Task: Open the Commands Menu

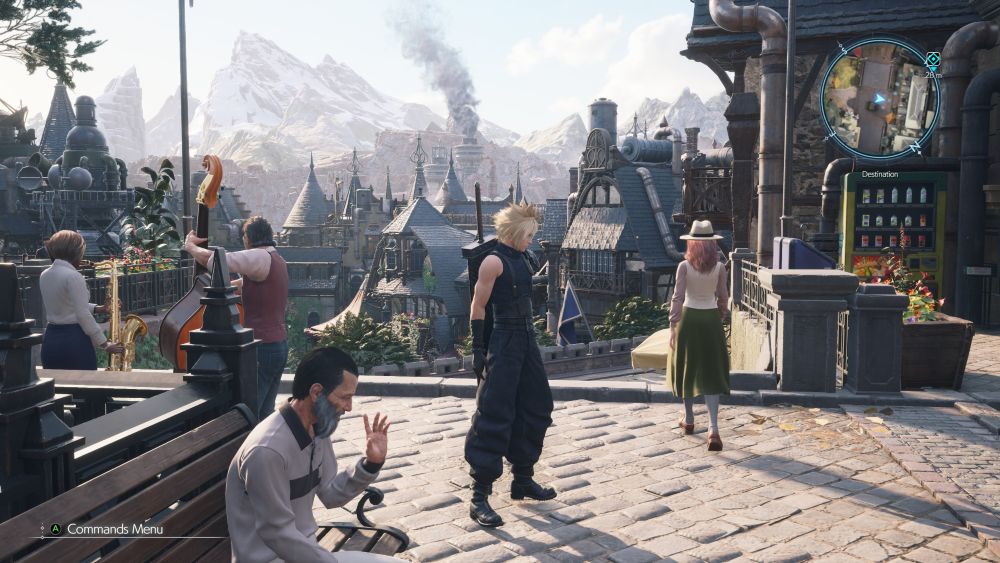Action: [x=114, y=529]
